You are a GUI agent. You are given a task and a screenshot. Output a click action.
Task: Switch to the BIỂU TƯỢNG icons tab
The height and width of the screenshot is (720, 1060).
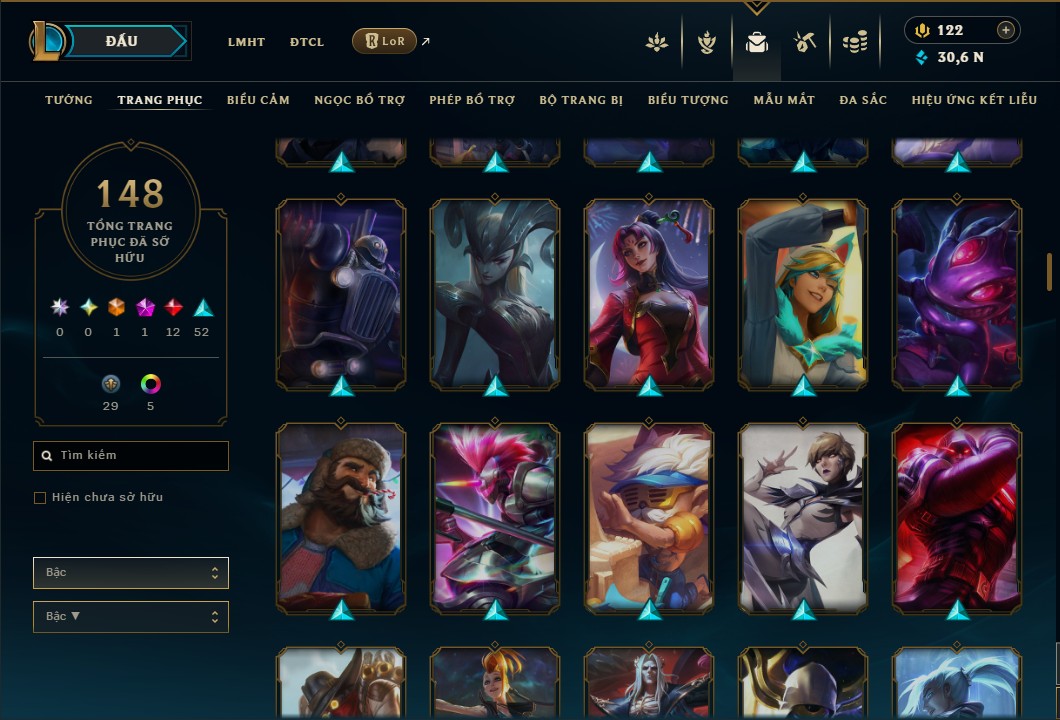pyautogui.click(x=688, y=100)
